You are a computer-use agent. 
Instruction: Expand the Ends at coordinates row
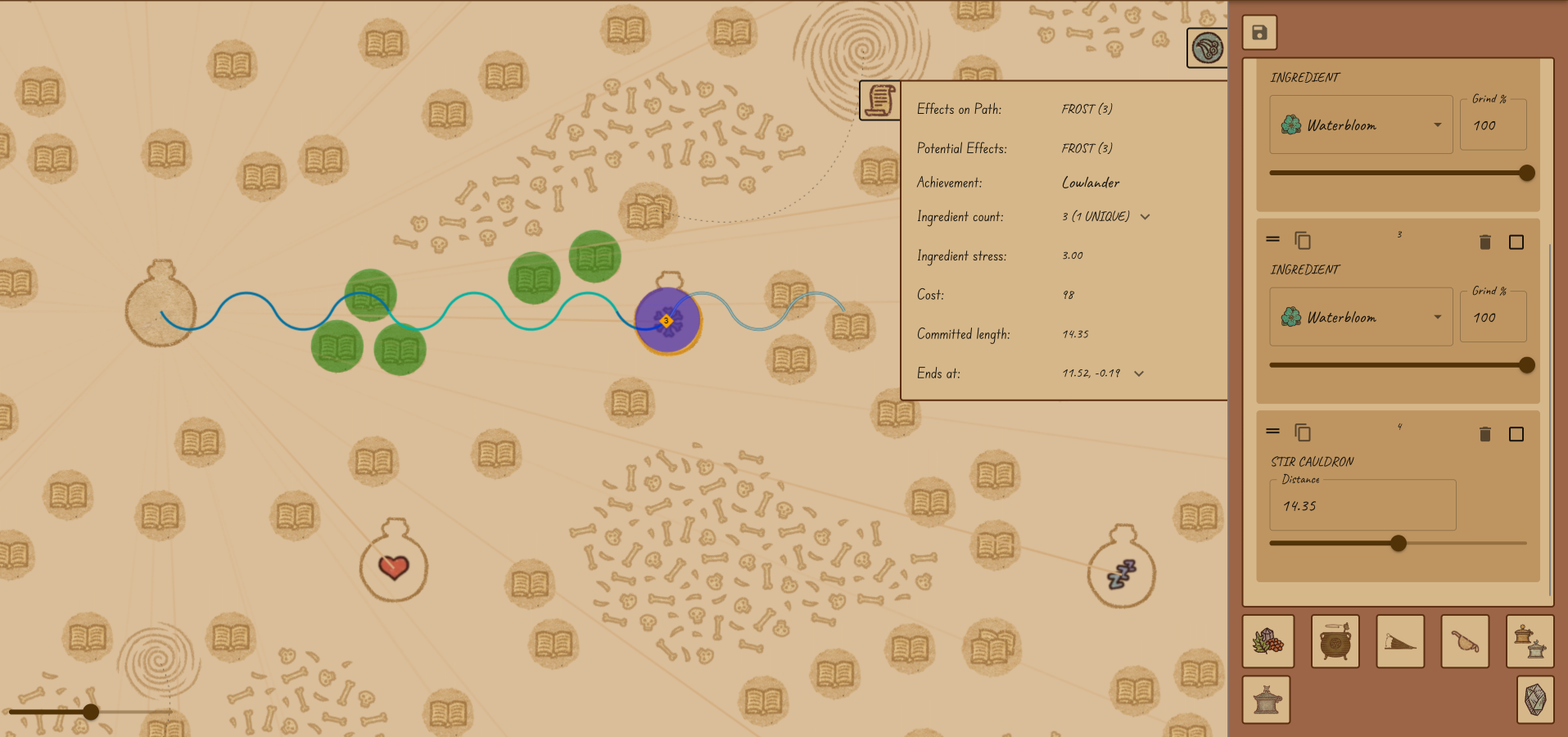tap(1138, 373)
